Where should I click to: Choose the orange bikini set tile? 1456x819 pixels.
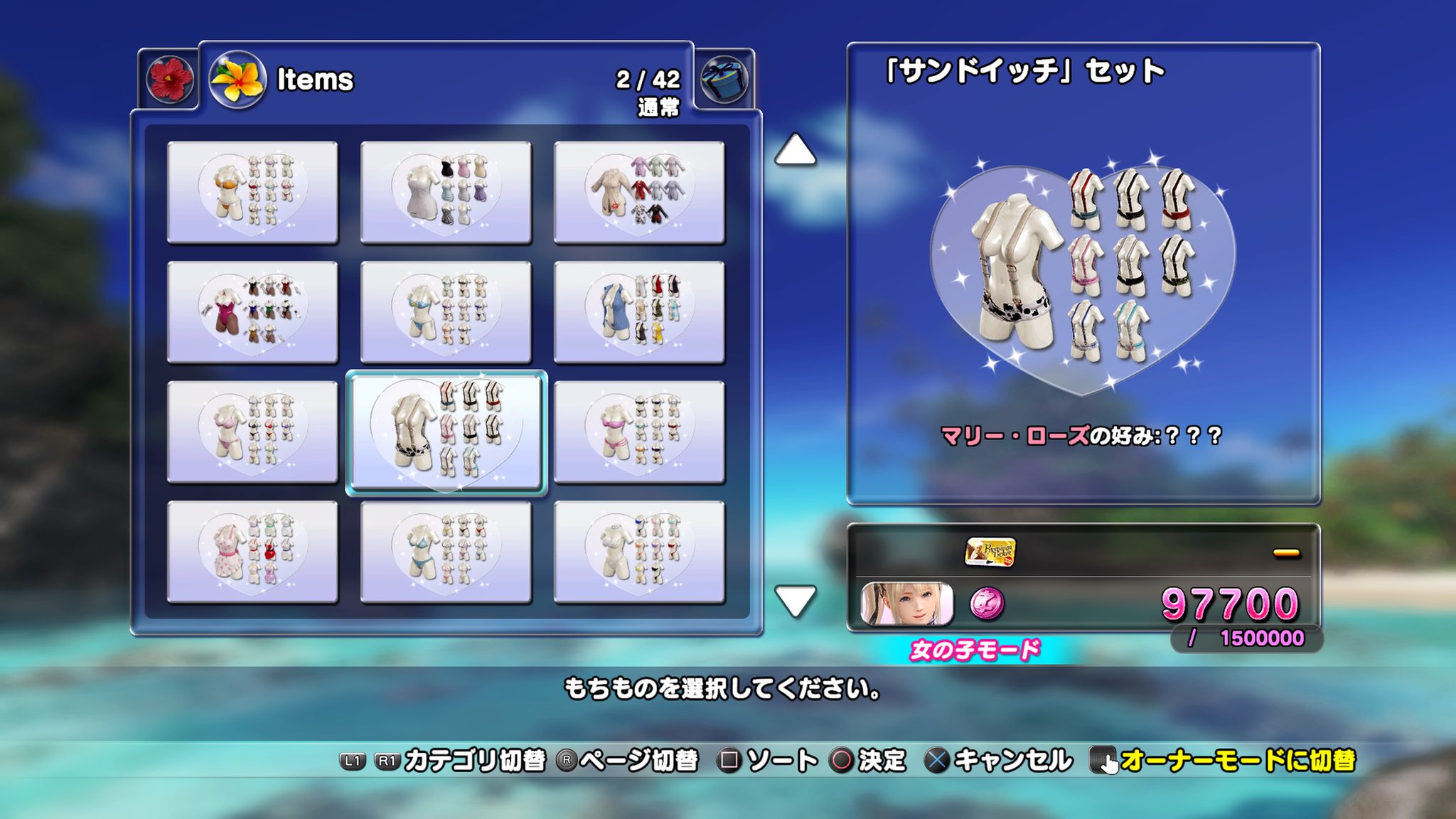point(252,192)
